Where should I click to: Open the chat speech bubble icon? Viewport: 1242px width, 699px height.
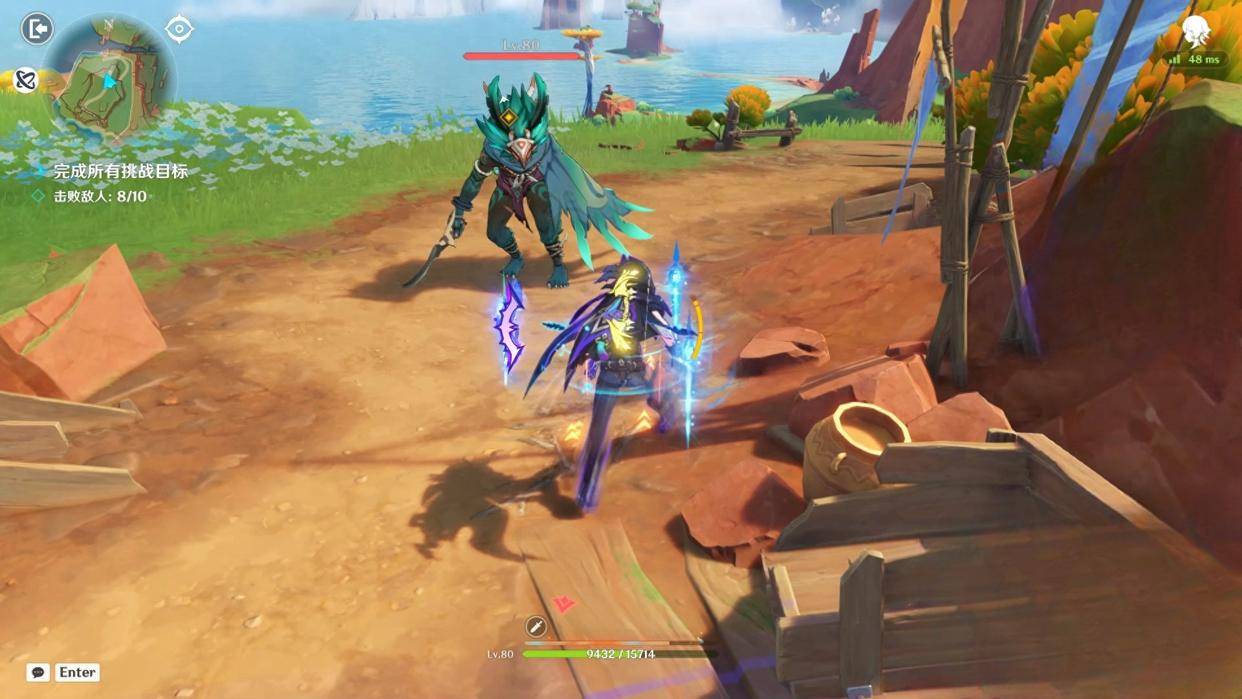(38, 673)
